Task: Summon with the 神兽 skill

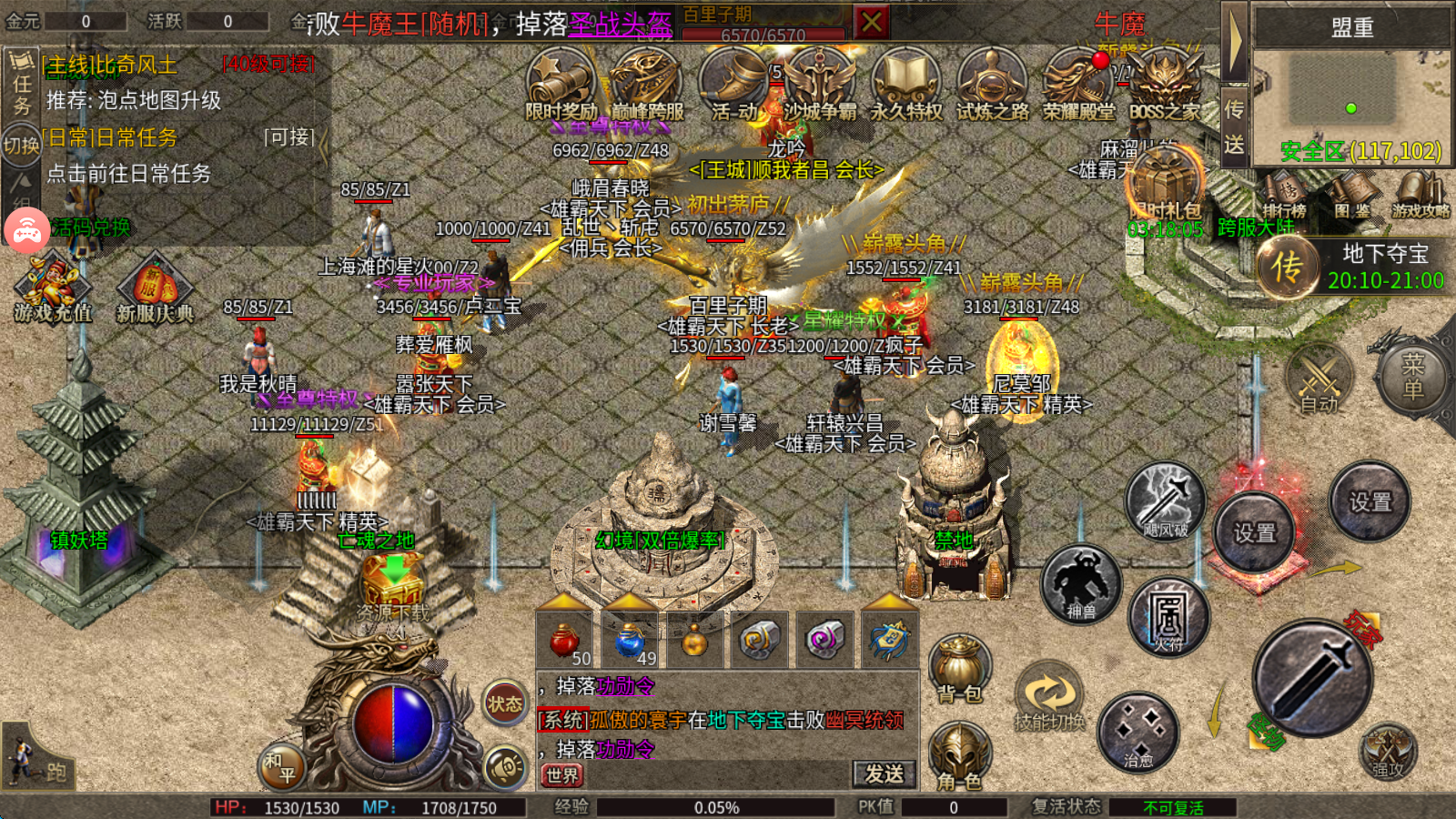Action: (x=1081, y=584)
